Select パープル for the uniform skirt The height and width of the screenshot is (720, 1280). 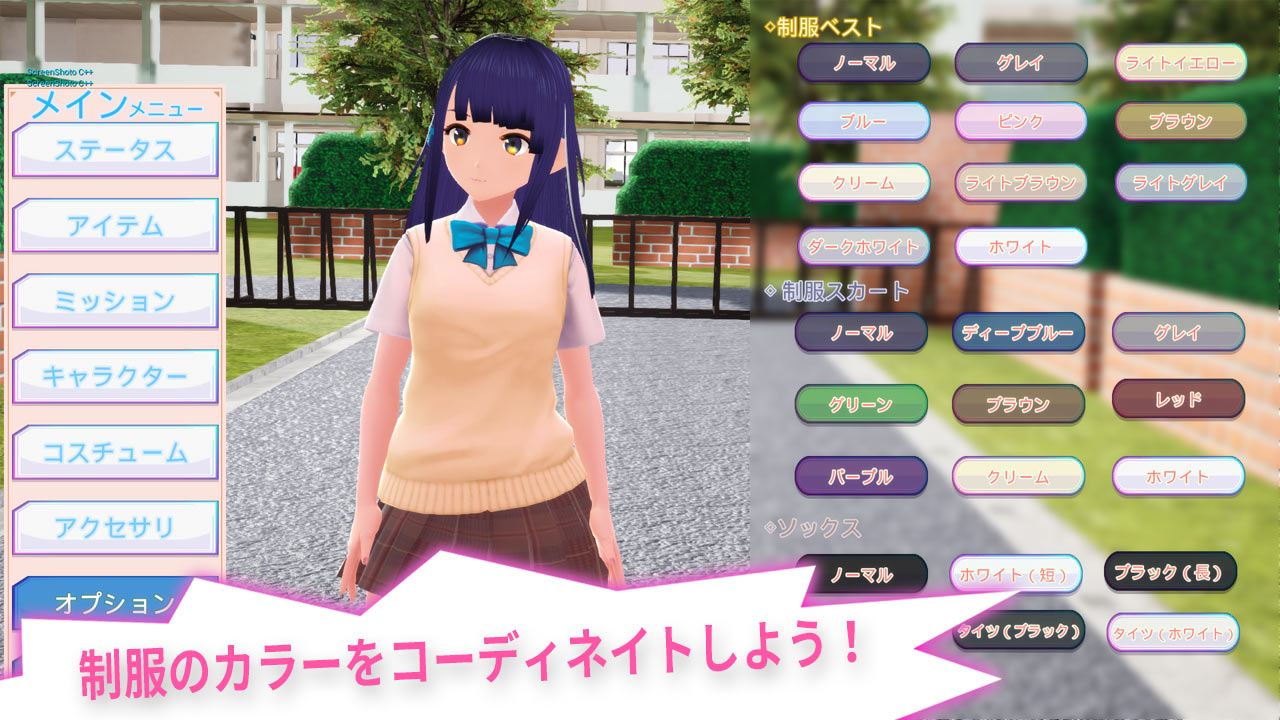pyautogui.click(x=863, y=477)
